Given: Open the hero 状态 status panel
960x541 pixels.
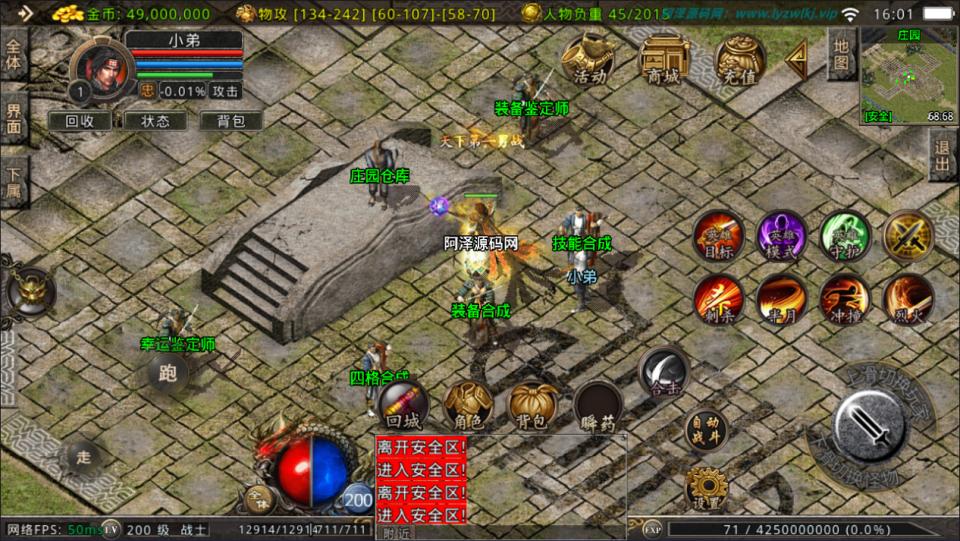Looking at the screenshot, I should click(155, 121).
